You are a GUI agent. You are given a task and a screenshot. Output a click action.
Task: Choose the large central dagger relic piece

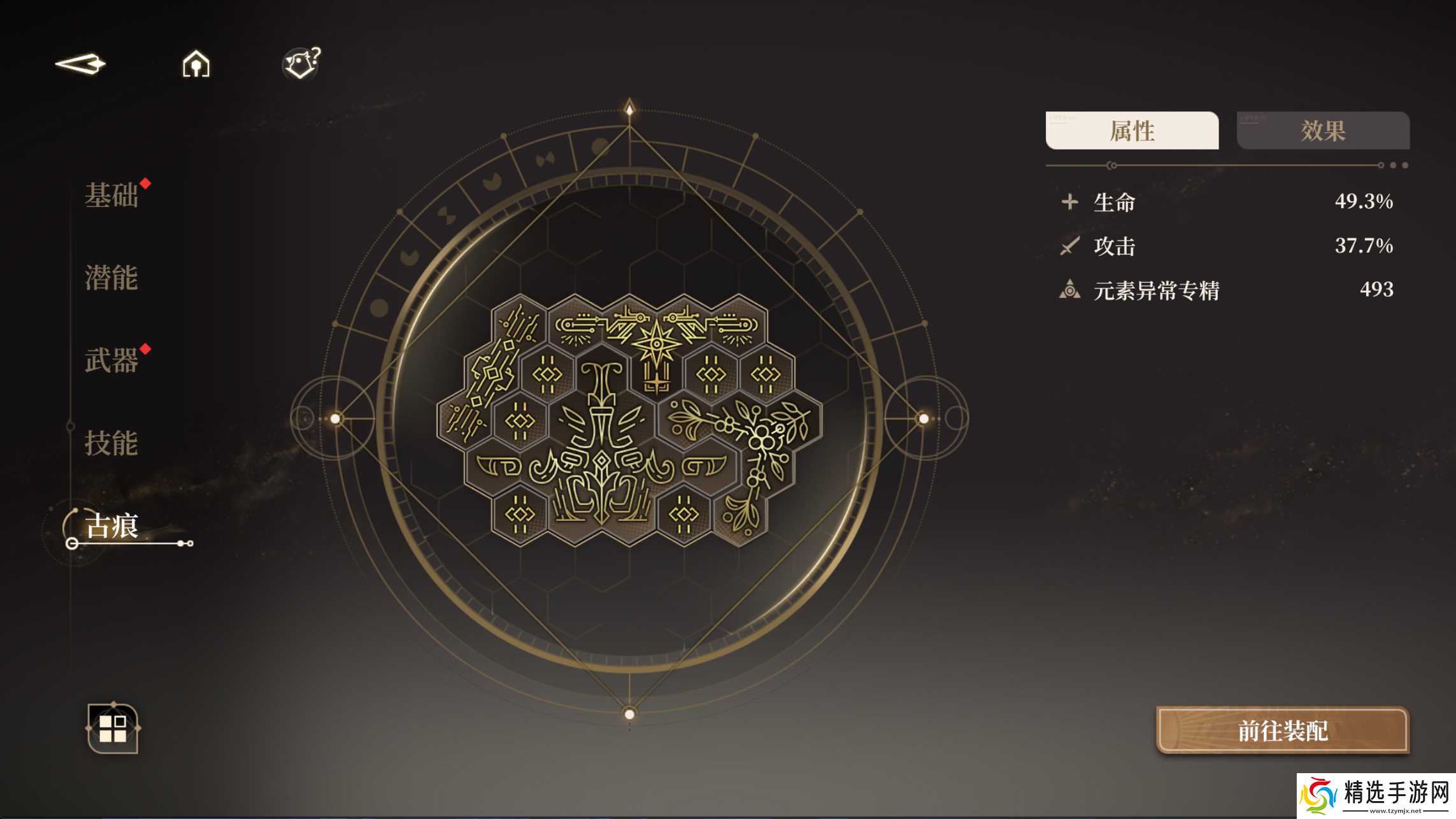point(601,446)
